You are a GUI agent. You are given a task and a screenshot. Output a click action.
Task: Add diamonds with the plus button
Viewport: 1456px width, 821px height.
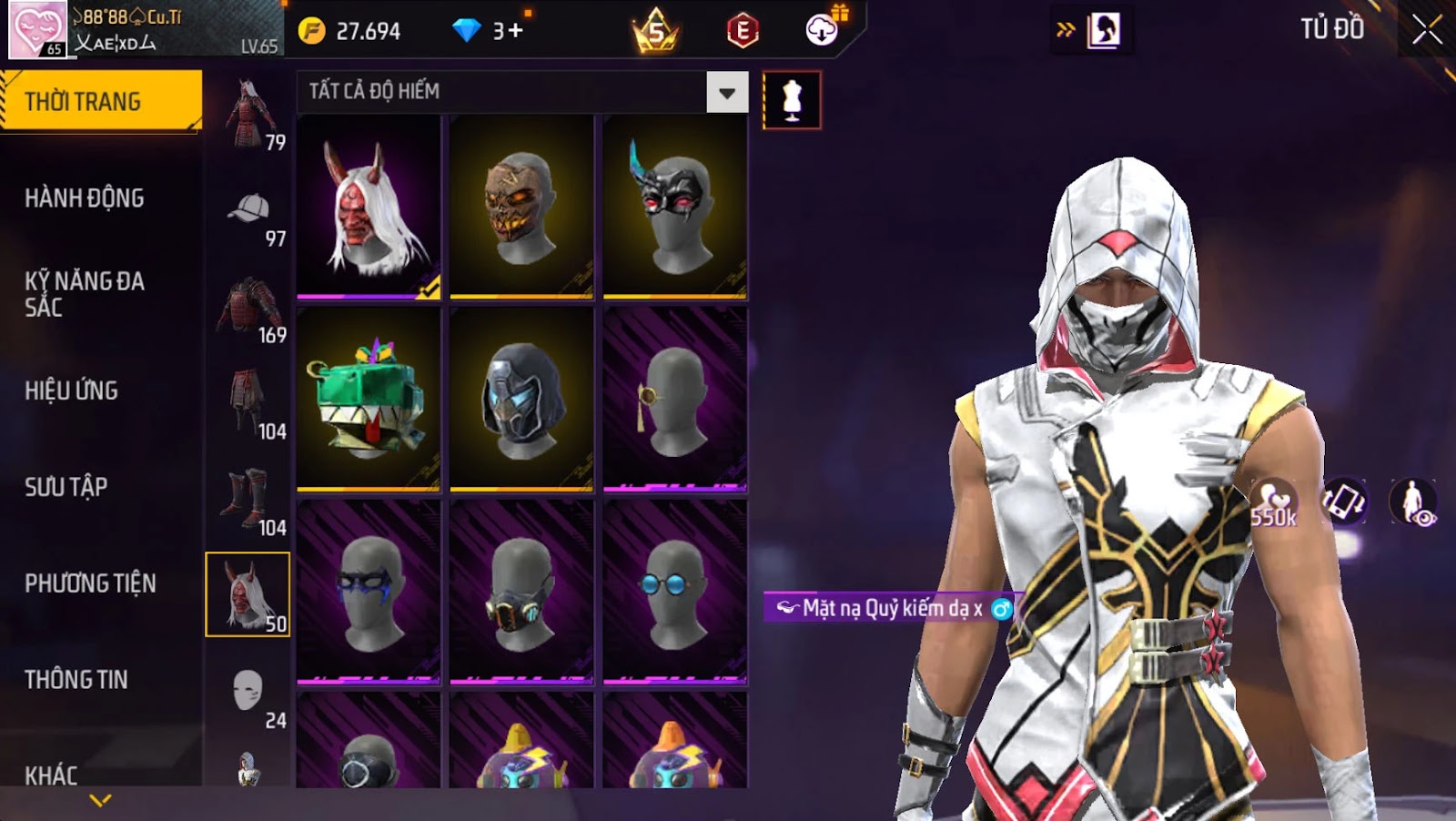click(x=516, y=31)
